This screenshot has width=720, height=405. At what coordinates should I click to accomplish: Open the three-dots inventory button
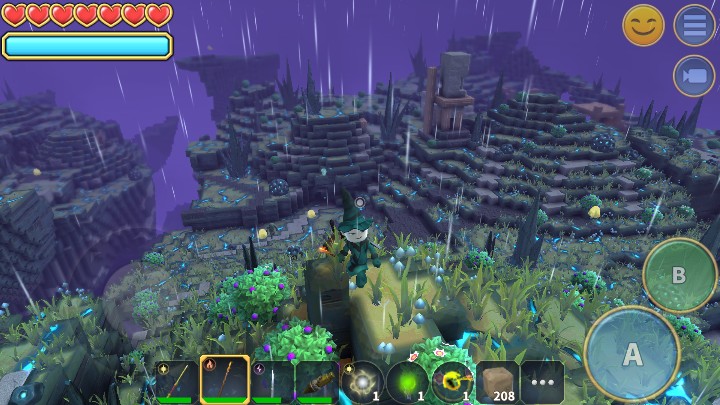point(542,382)
